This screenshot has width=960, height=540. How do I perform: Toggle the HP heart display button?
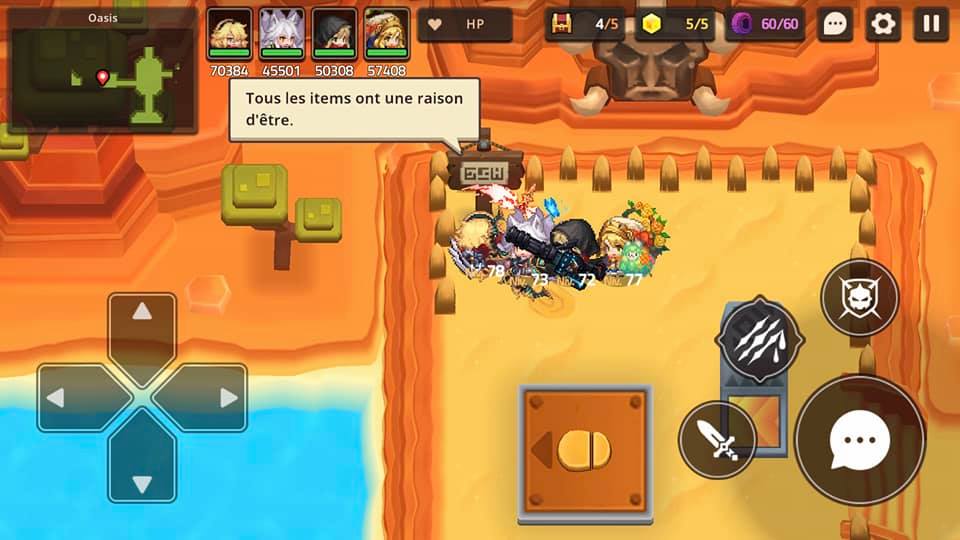coord(465,25)
